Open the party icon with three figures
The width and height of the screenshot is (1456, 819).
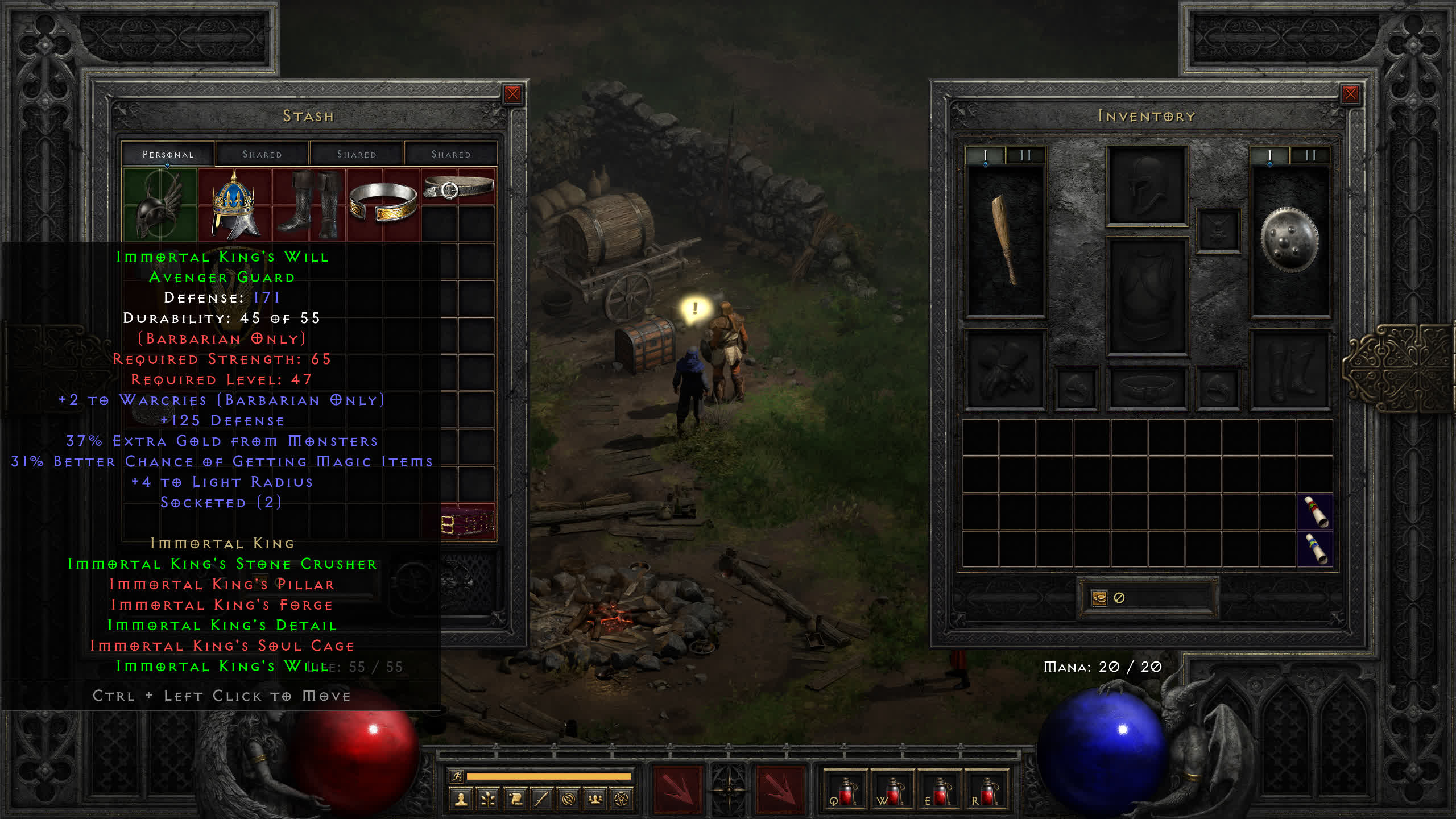595,800
